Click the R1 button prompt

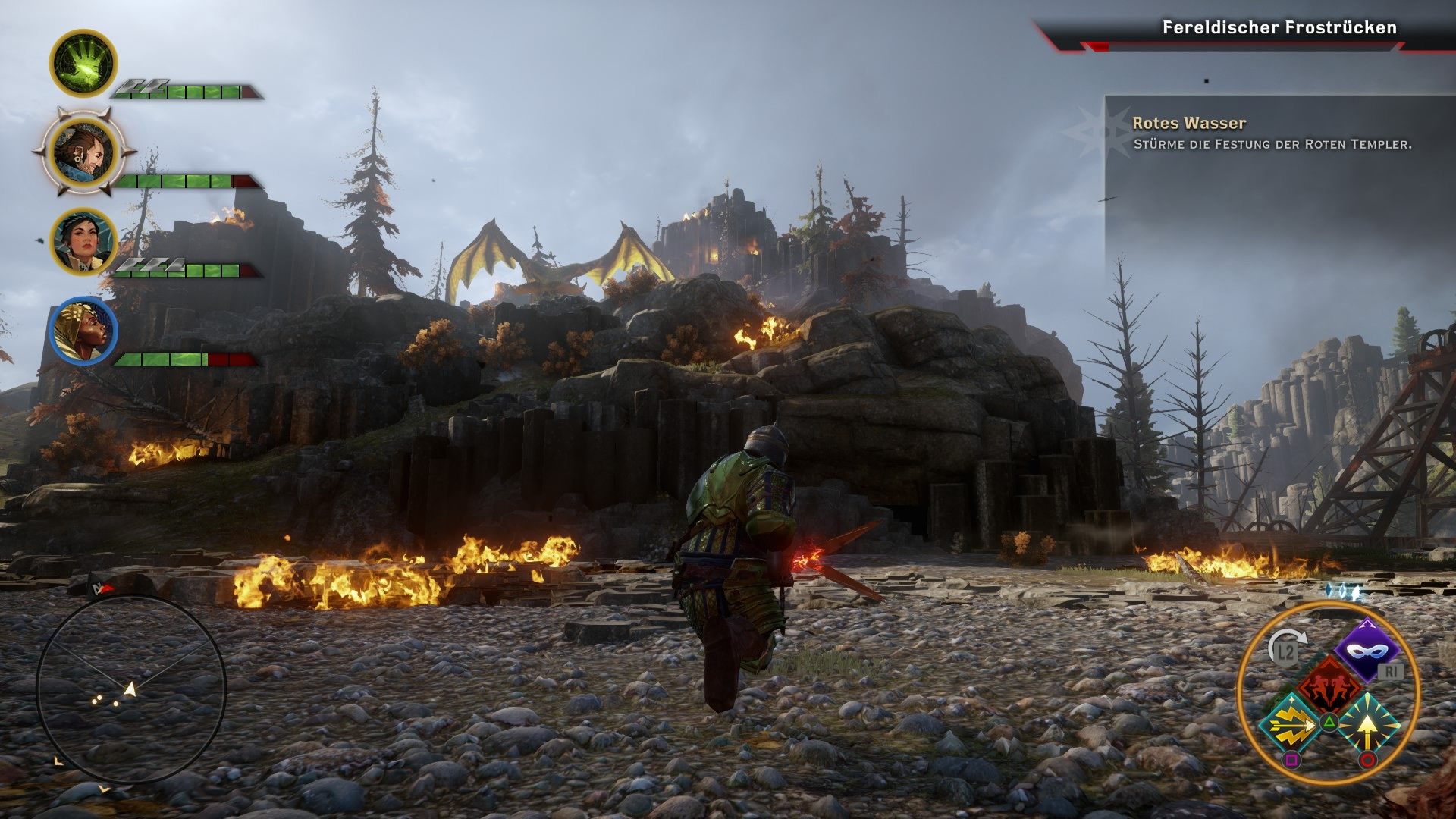click(1391, 670)
